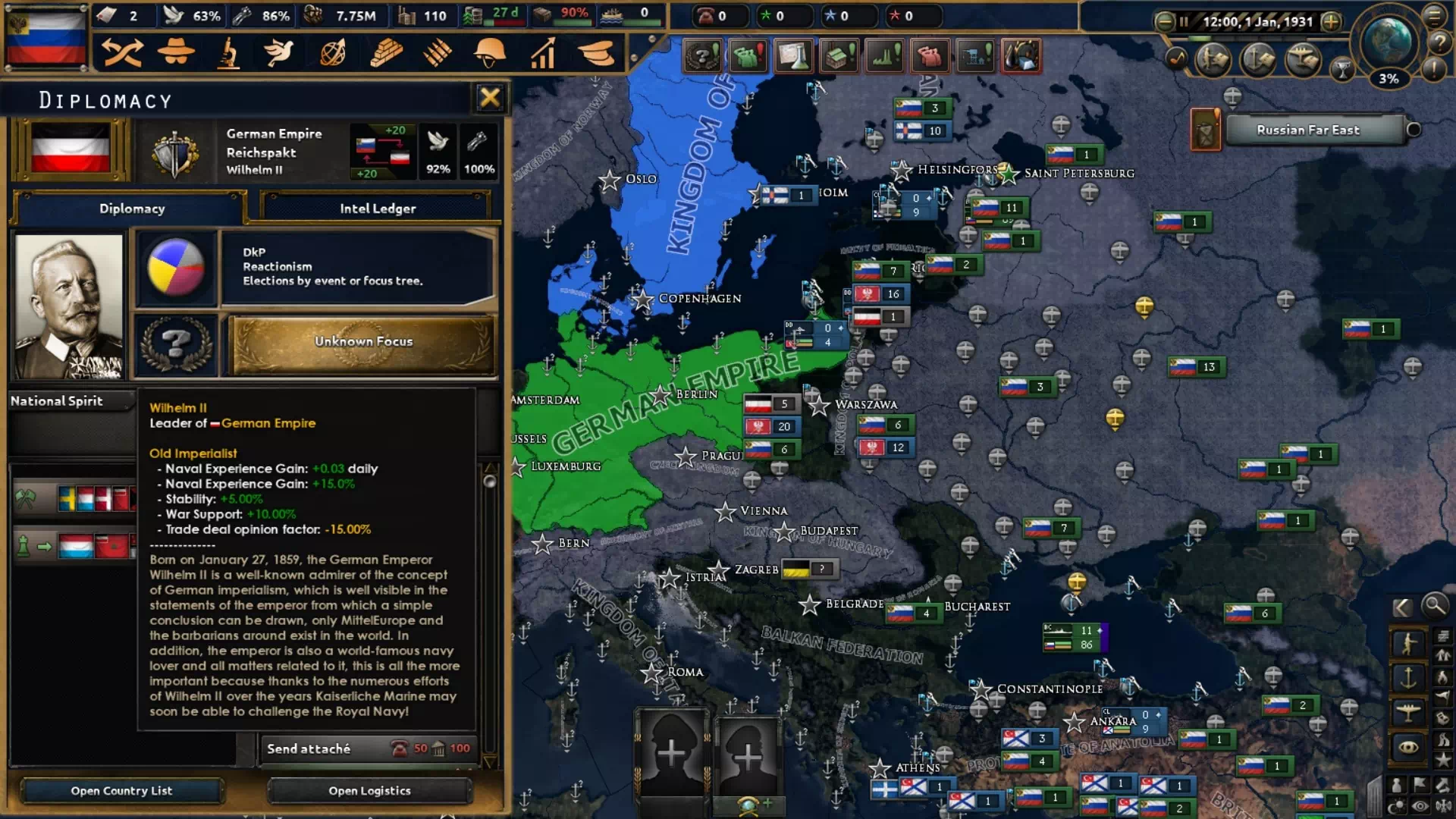The width and height of the screenshot is (1456, 819).
Task: Open the decisions crossed-arrows menu
Action: (123, 53)
